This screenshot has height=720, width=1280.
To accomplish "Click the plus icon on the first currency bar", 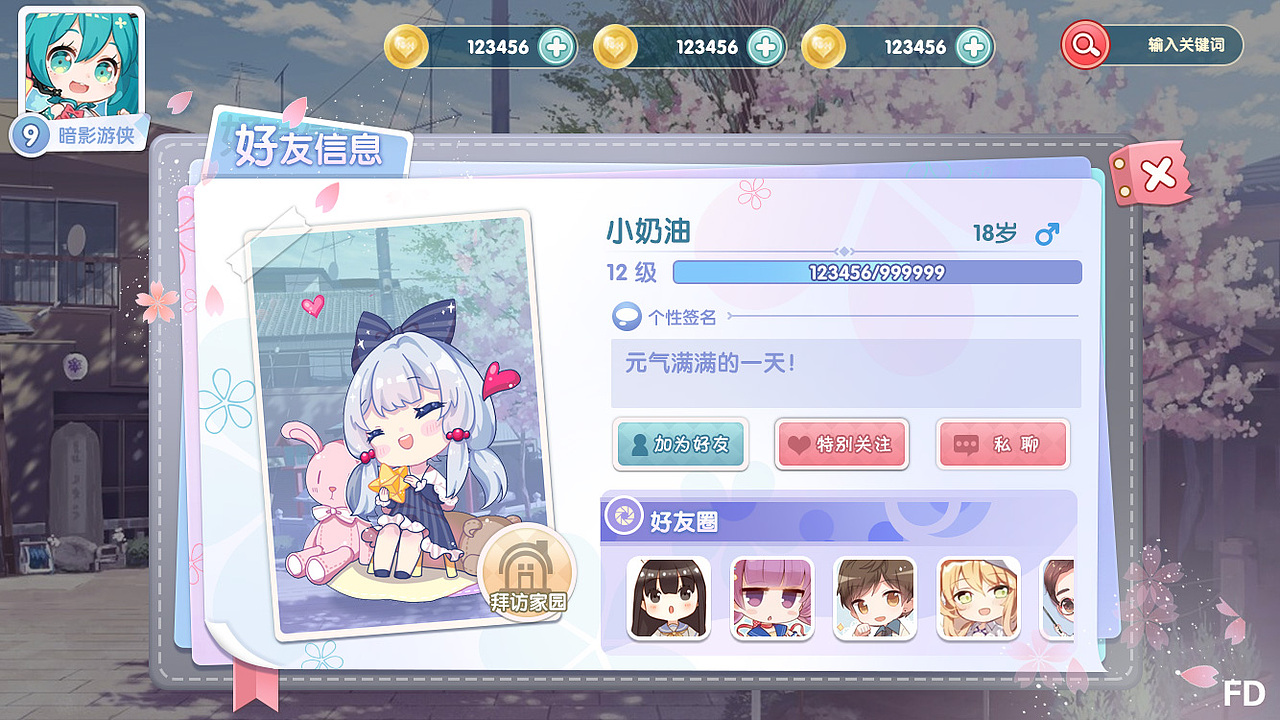I will (557, 46).
